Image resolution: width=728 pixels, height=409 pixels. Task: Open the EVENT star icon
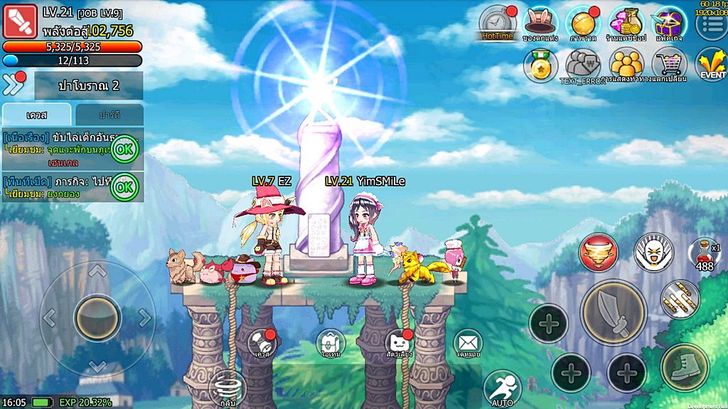(712, 65)
